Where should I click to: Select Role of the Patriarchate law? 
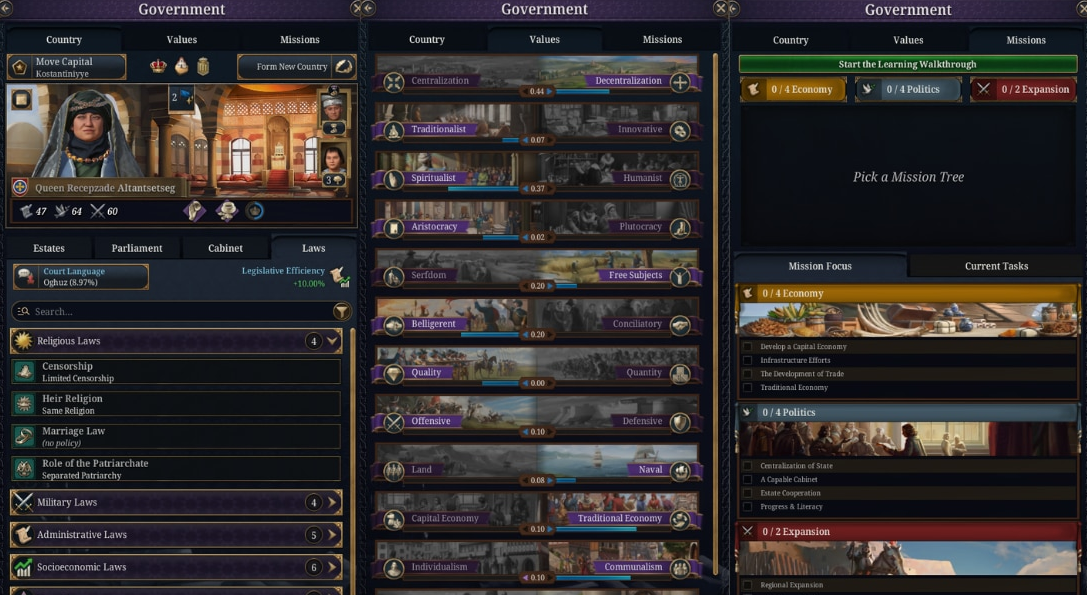coord(176,469)
